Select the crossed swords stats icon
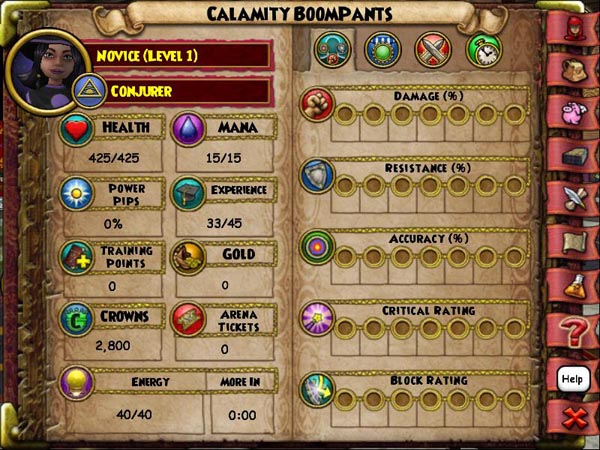The height and width of the screenshot is (450, 600). click(x=433, y=50)
